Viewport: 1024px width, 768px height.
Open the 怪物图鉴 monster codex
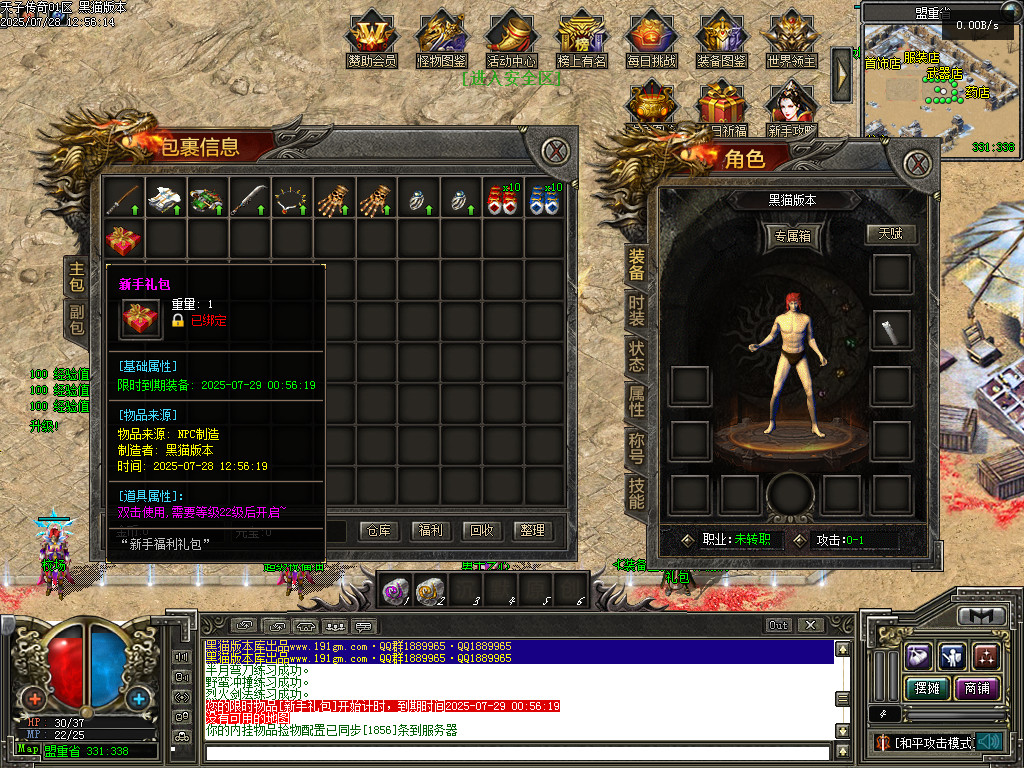441,39
